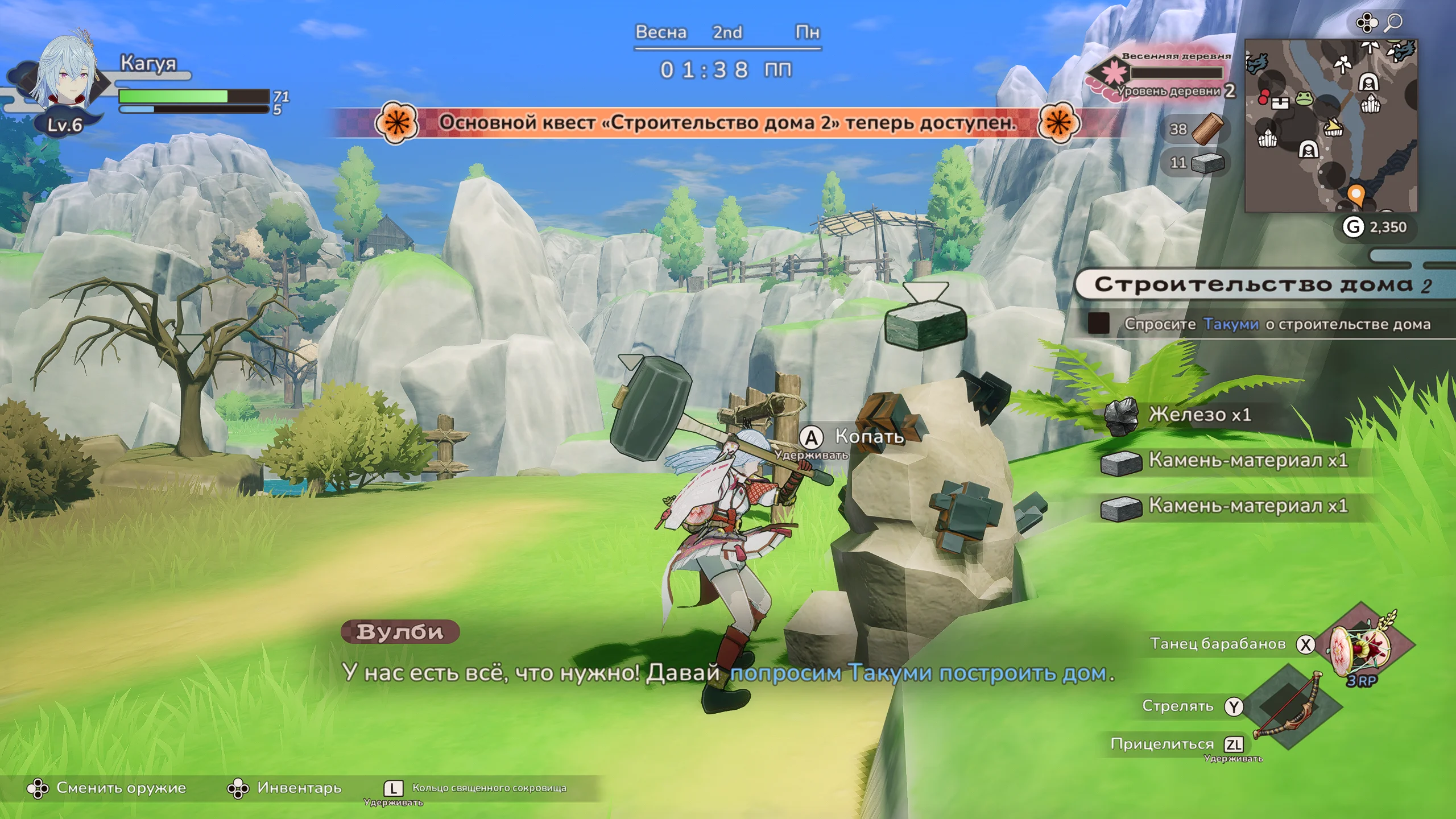Click the orange pin marker on minimap
This screenshot has width=1456, height=819.
pos(1356,195)
